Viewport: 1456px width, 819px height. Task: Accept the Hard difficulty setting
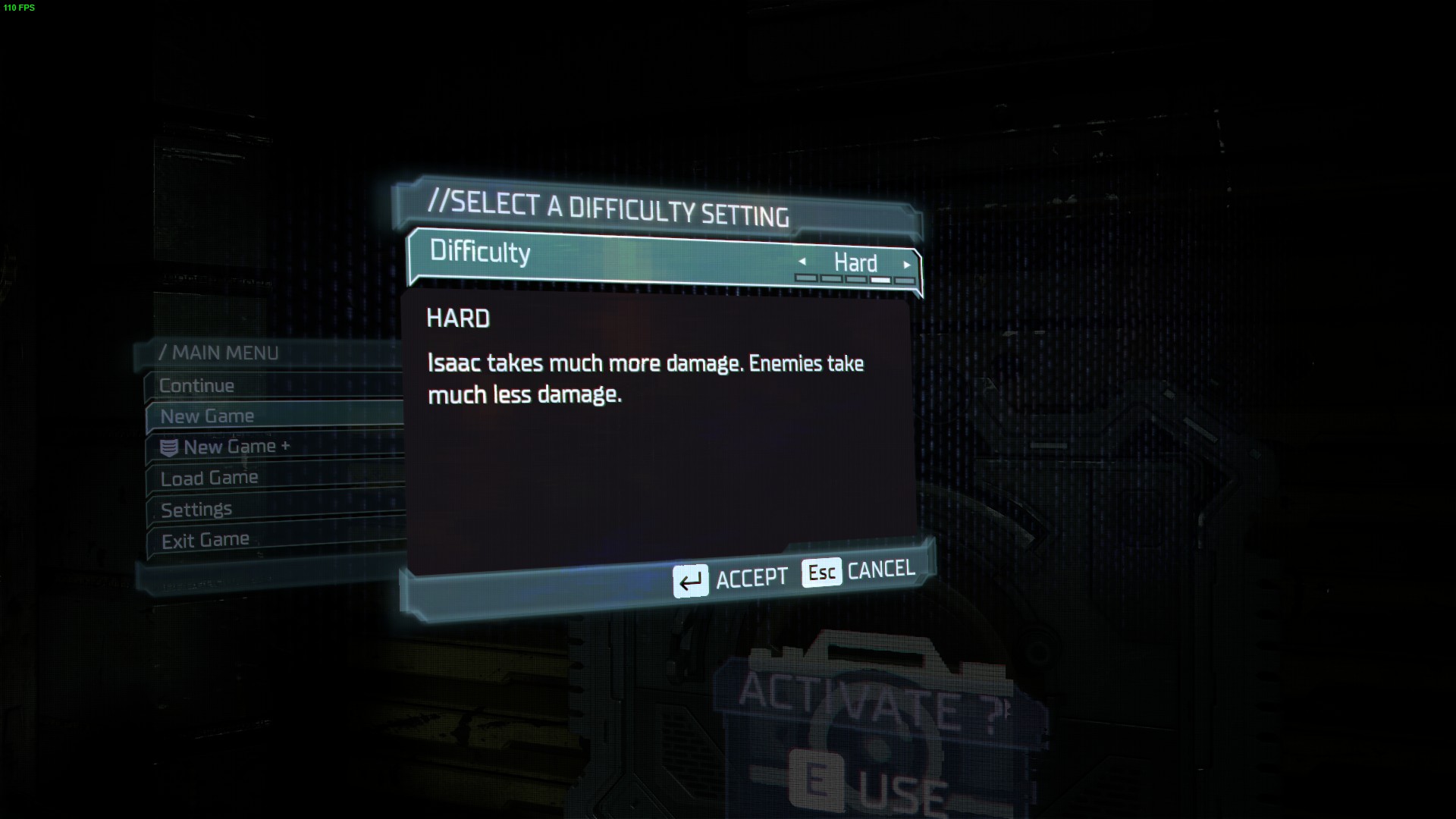point(731,580)
